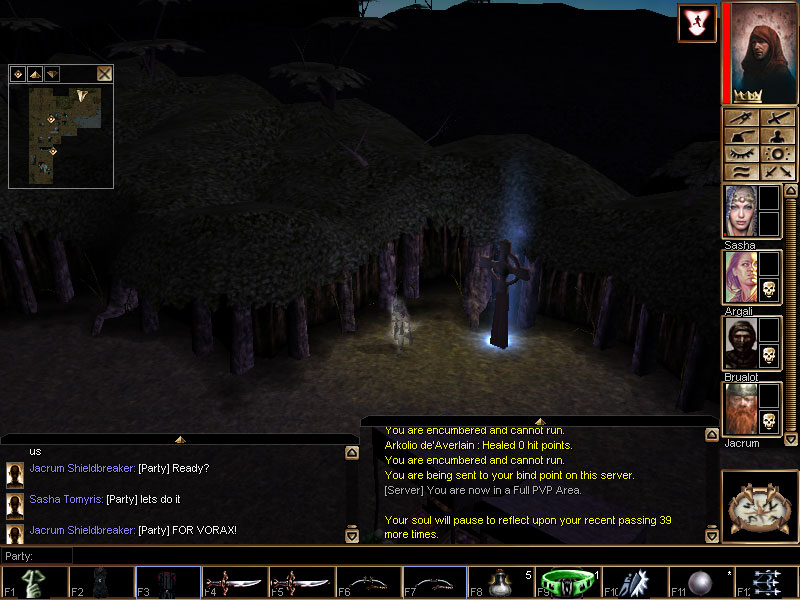The height and width of the screenshot is (600, 800).
Task: Select Jacrum's dwarf party portrait
Action: pyautogui.click(x=740, y=410)
